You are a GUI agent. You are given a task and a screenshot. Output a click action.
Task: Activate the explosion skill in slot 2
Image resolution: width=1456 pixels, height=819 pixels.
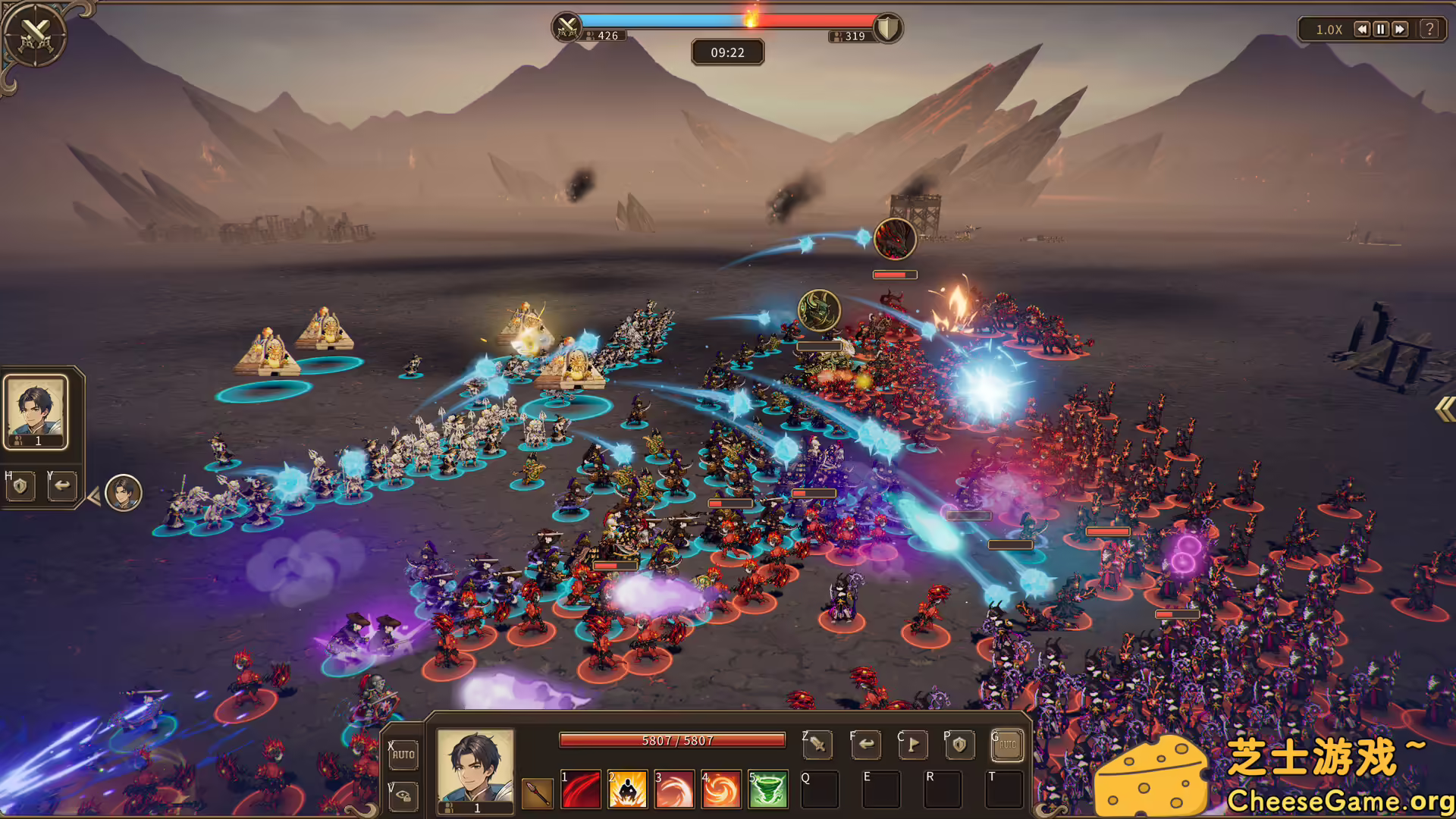pyautogui.click(x=627, y=789)
